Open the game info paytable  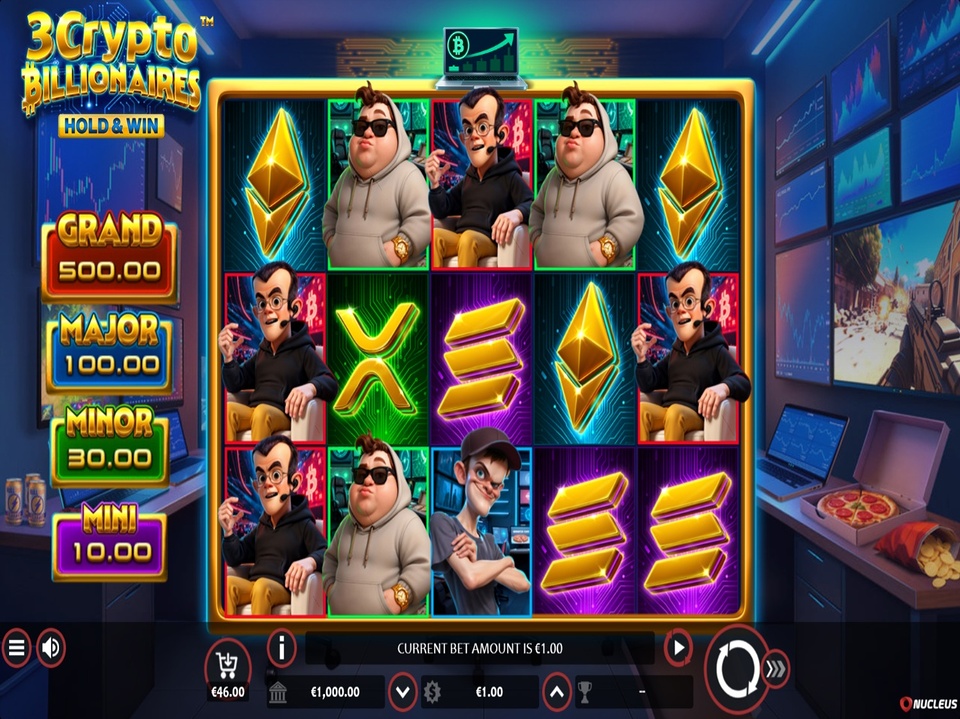point(282,648)
